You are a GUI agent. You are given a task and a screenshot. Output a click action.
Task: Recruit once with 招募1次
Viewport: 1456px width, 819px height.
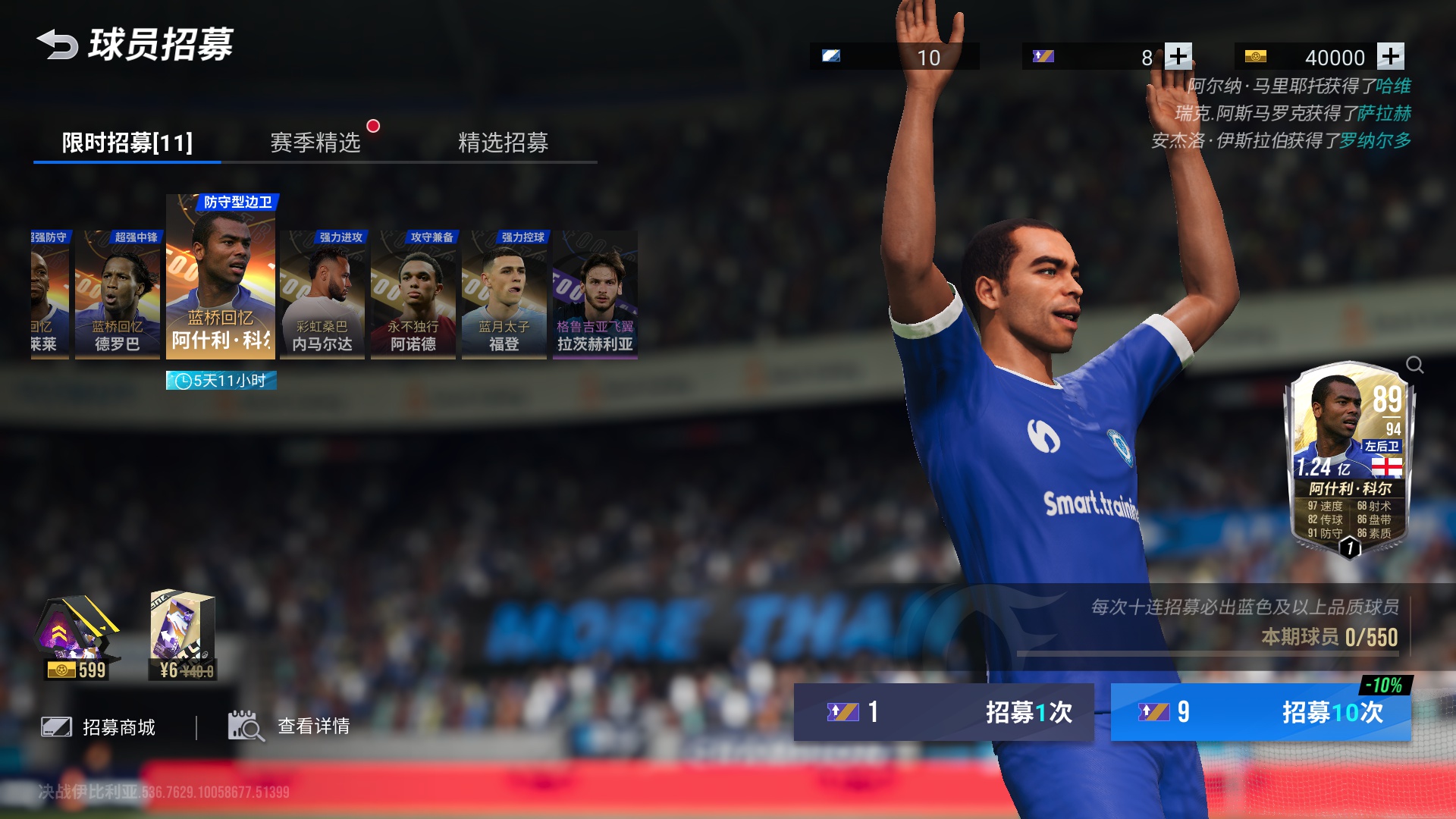(943, 712)
